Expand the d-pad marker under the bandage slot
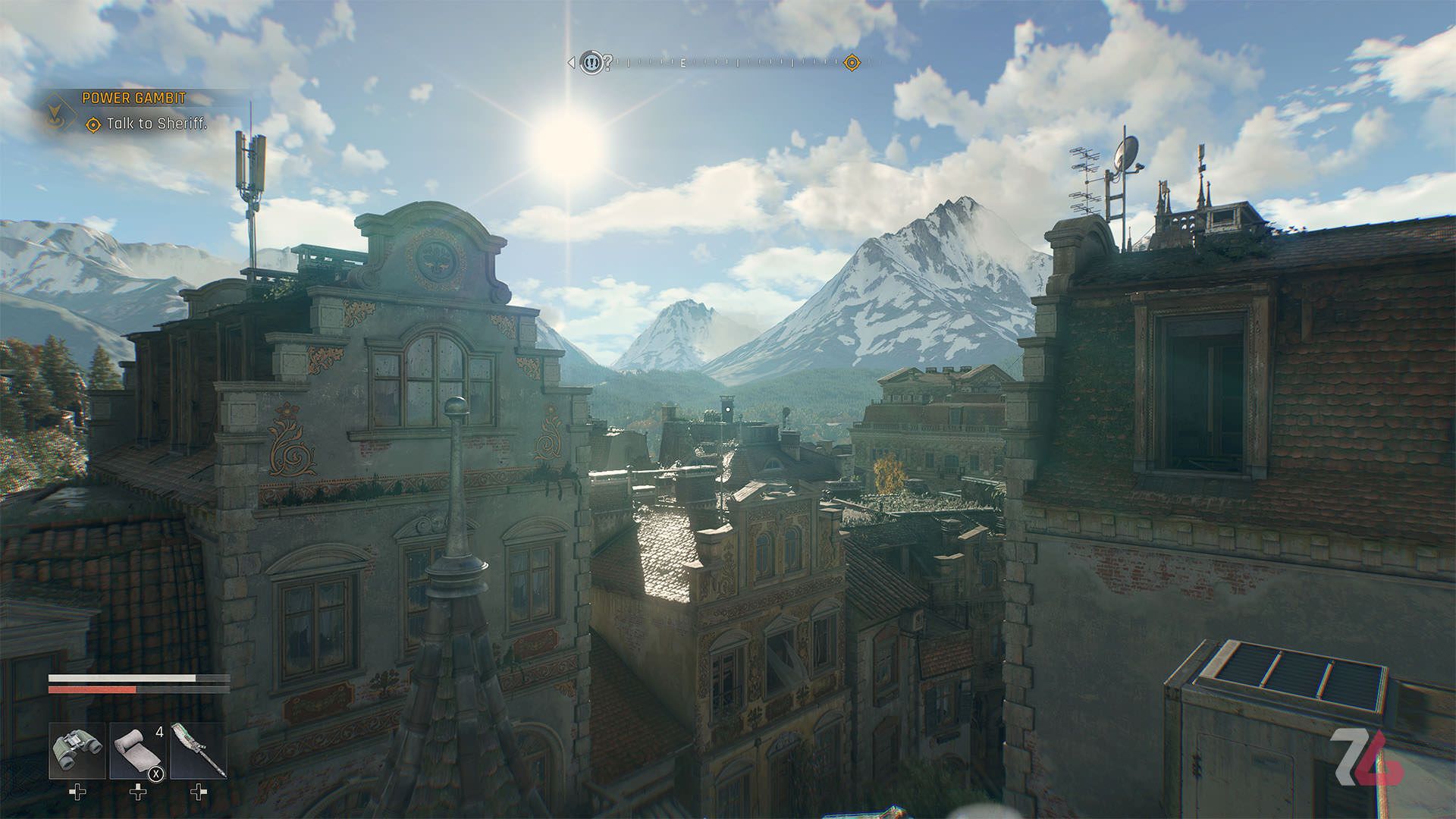Viewport: 1456px width, 819px height. point(137,792)
